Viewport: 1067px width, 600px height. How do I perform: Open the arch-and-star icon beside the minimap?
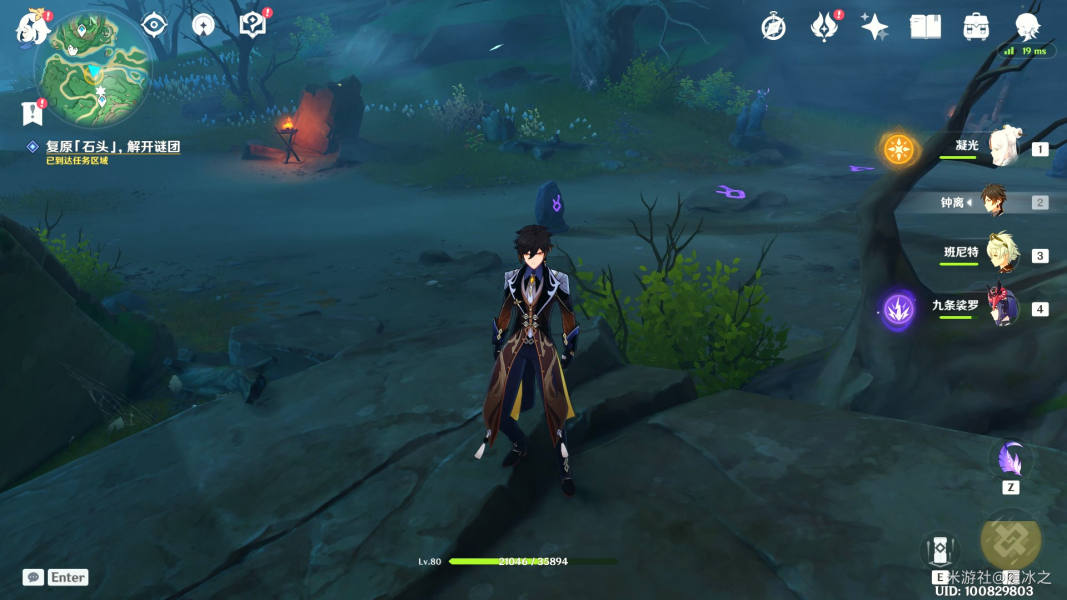point(203,25)
